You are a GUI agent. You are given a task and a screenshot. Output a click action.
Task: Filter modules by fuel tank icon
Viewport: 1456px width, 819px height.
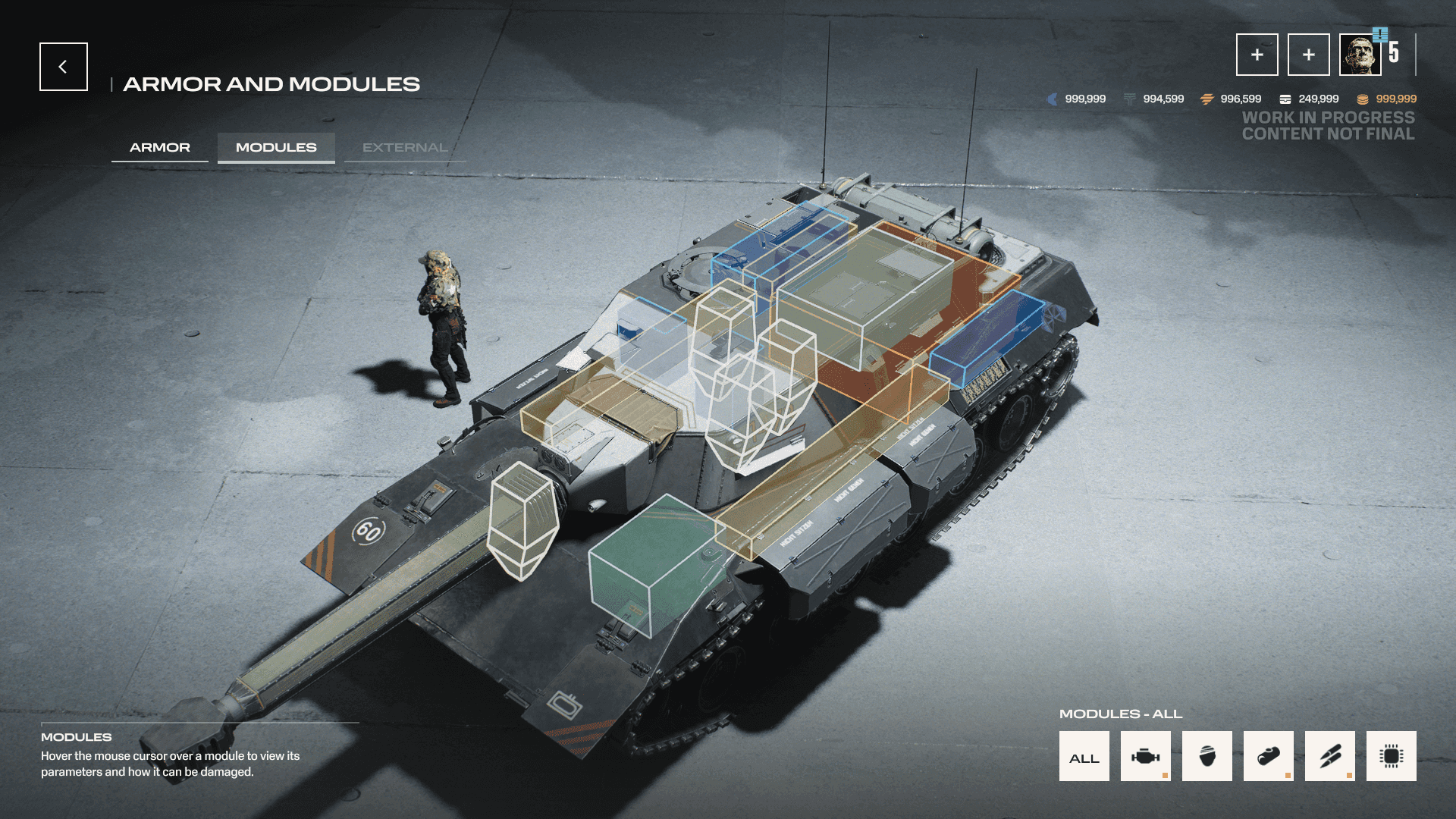(x=1268, y=757)
